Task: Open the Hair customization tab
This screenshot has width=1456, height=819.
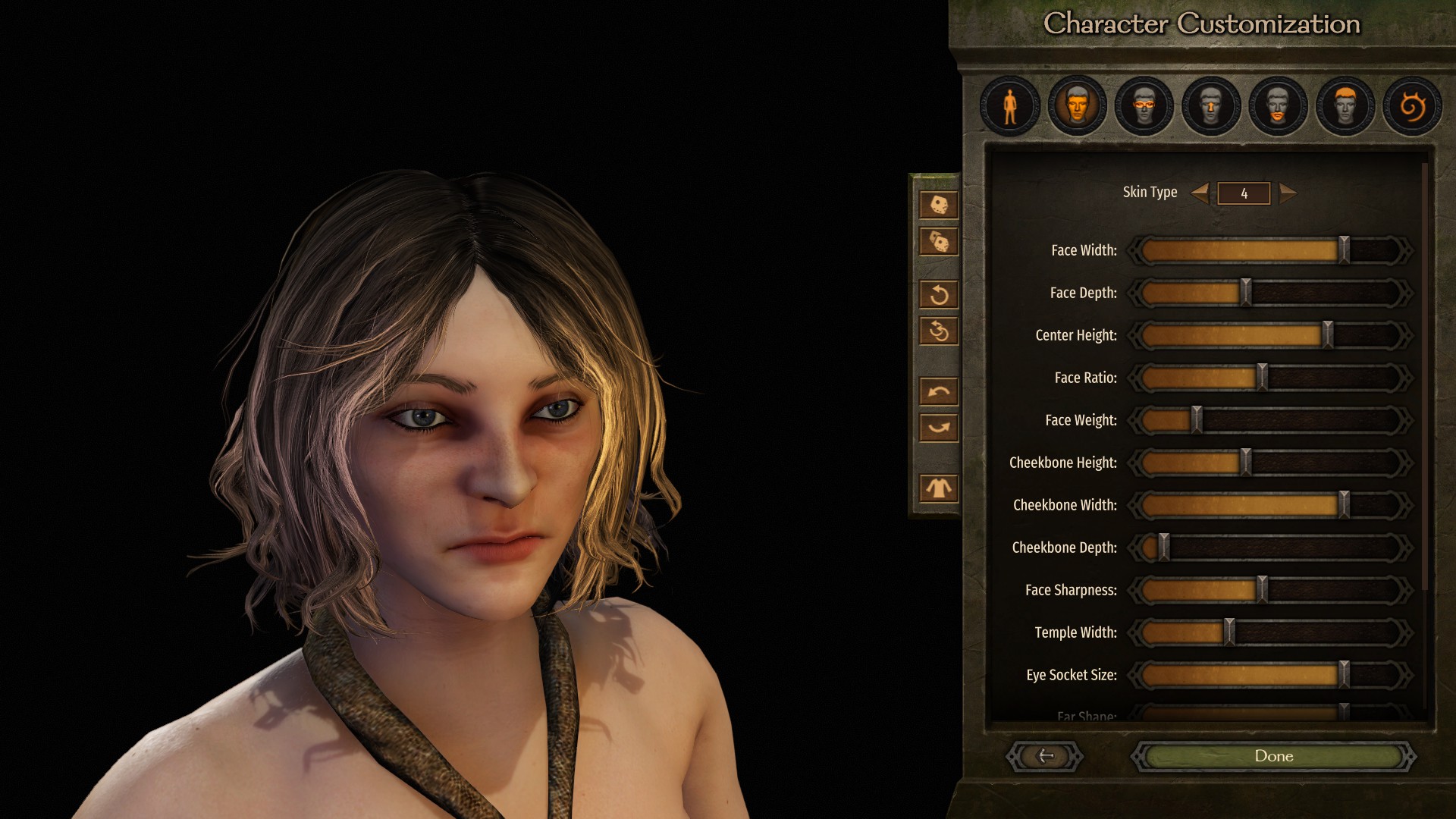Action: pyautogui.click(x=1345, y=106)
